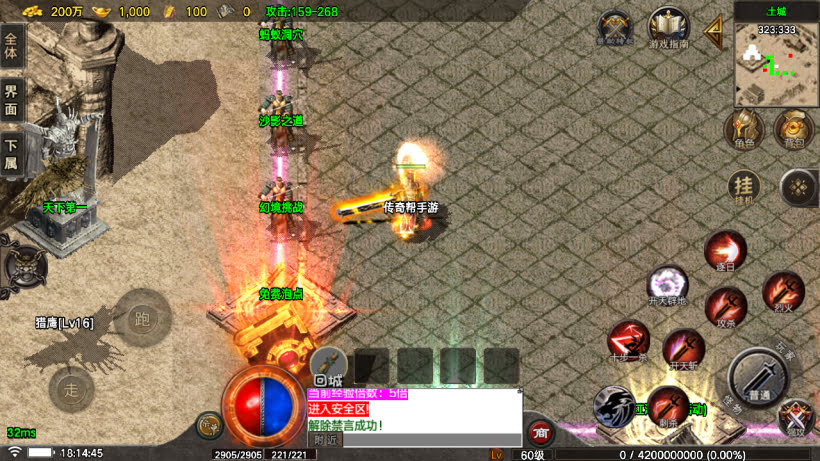Collapse the top menu with the gold arrow
The width and height of the screenshot is (820, 461).
pyautogui.click(x=714, y=31)
